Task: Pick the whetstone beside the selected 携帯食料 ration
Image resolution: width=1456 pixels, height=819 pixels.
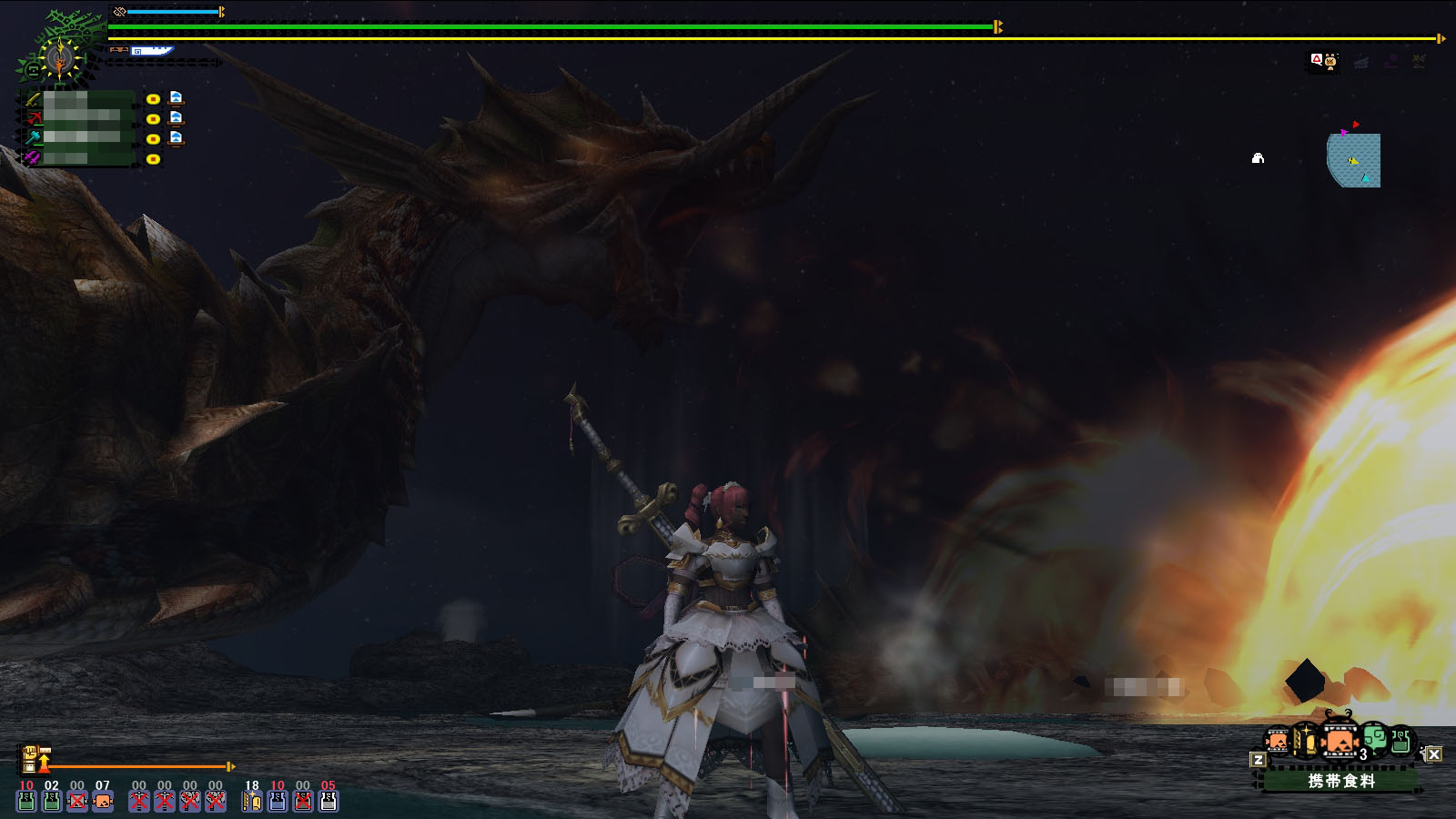Action: [x=1305, y=742]
